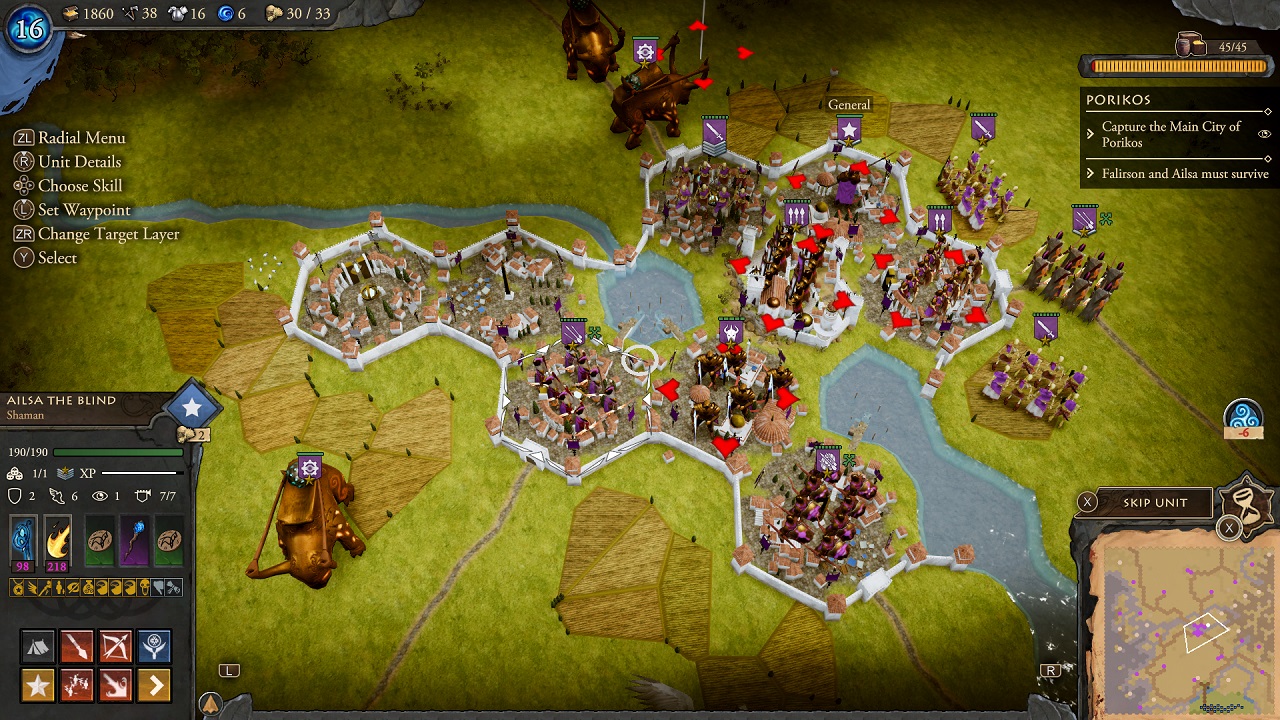Use the blue healing hand skill

(x=152, y=644)
